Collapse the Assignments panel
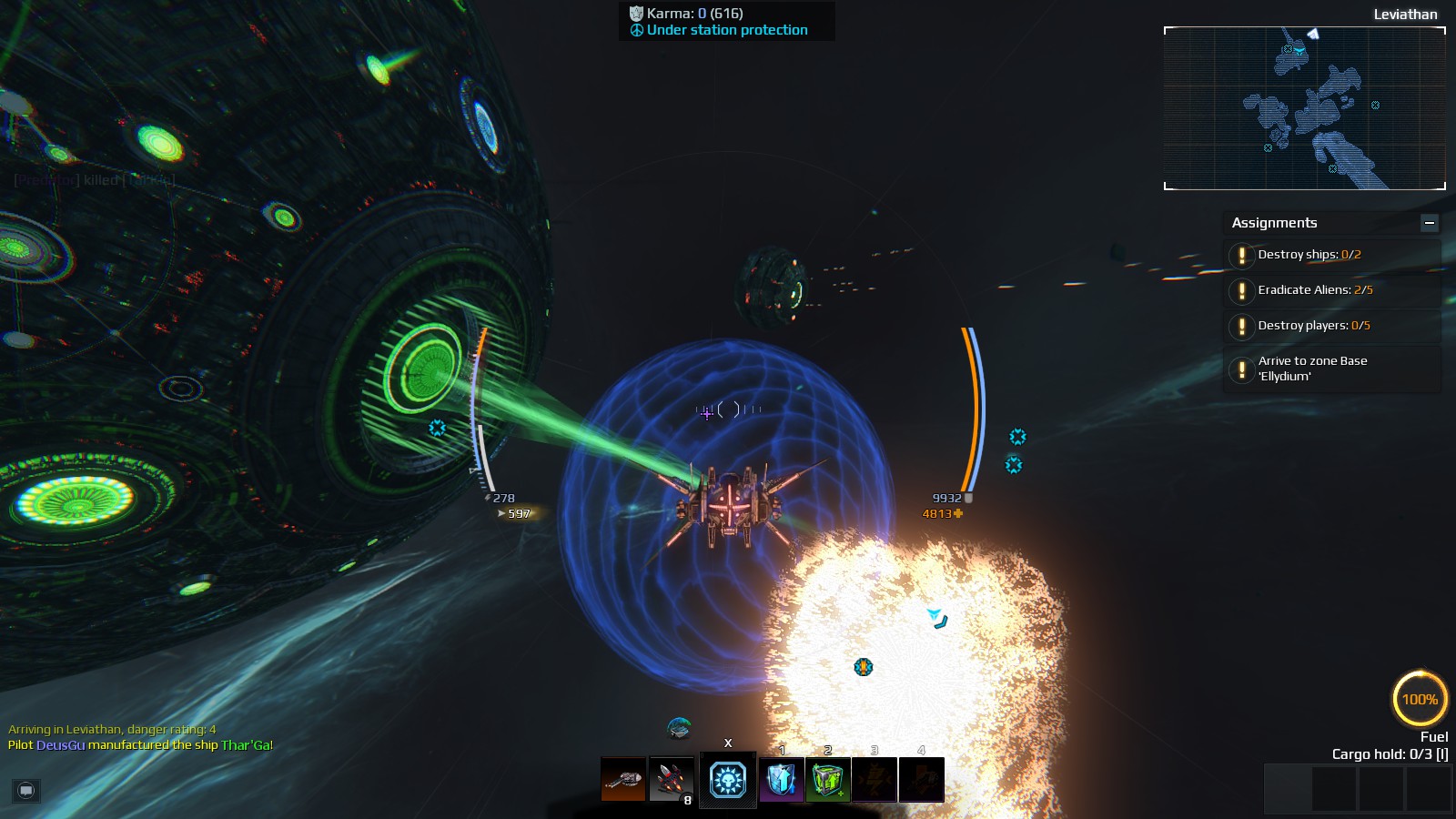Screen dimensions: 1456x819 coord(1430,223)
